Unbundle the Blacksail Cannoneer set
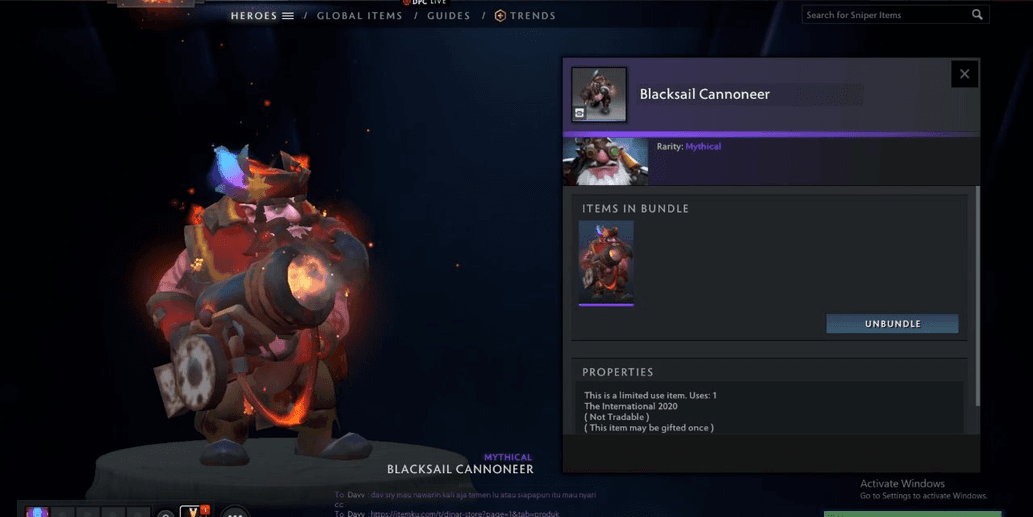The height and width of the screenshot is (517, 1033). pyautogui.click(x=892, y=324)
